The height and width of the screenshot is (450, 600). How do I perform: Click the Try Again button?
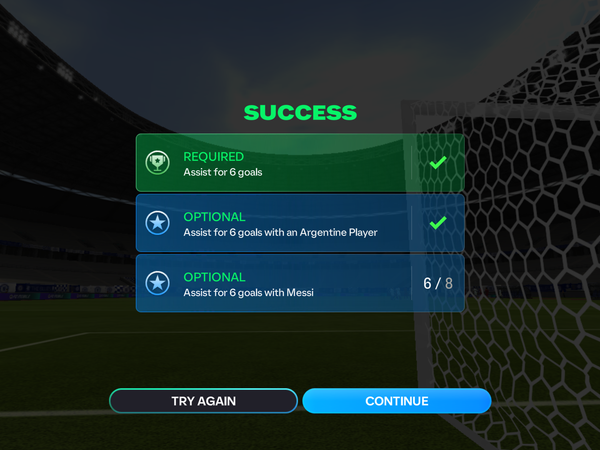coord(203,401)
